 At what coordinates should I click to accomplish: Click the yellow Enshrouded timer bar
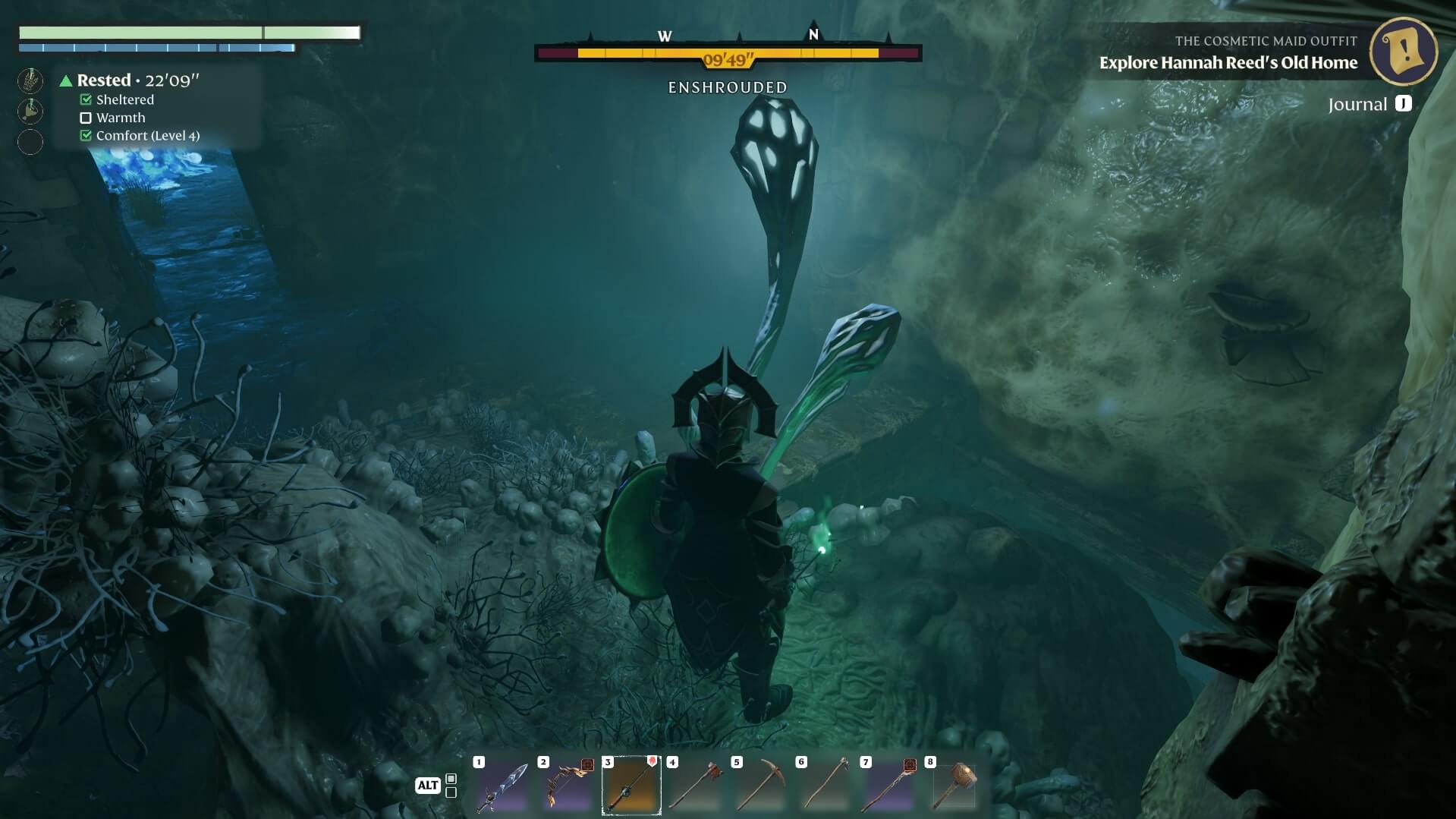point(727,54)
